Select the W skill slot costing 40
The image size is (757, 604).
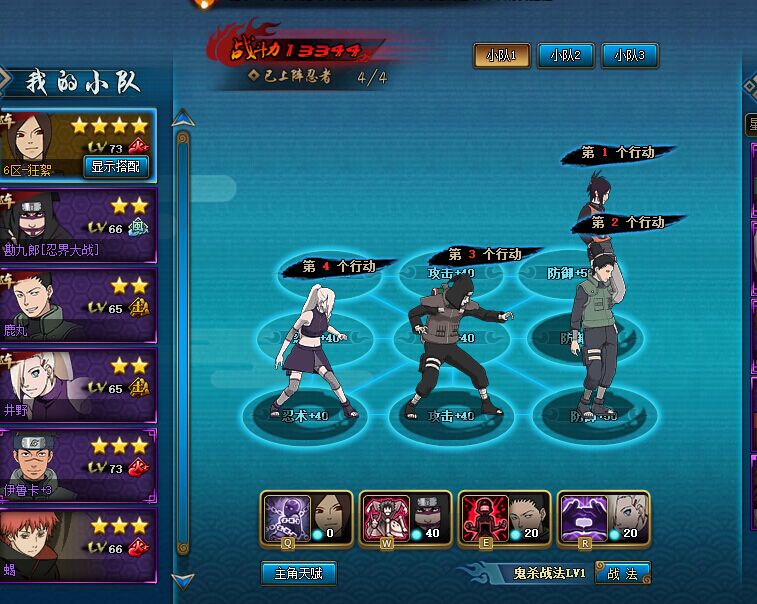[405, 518]
